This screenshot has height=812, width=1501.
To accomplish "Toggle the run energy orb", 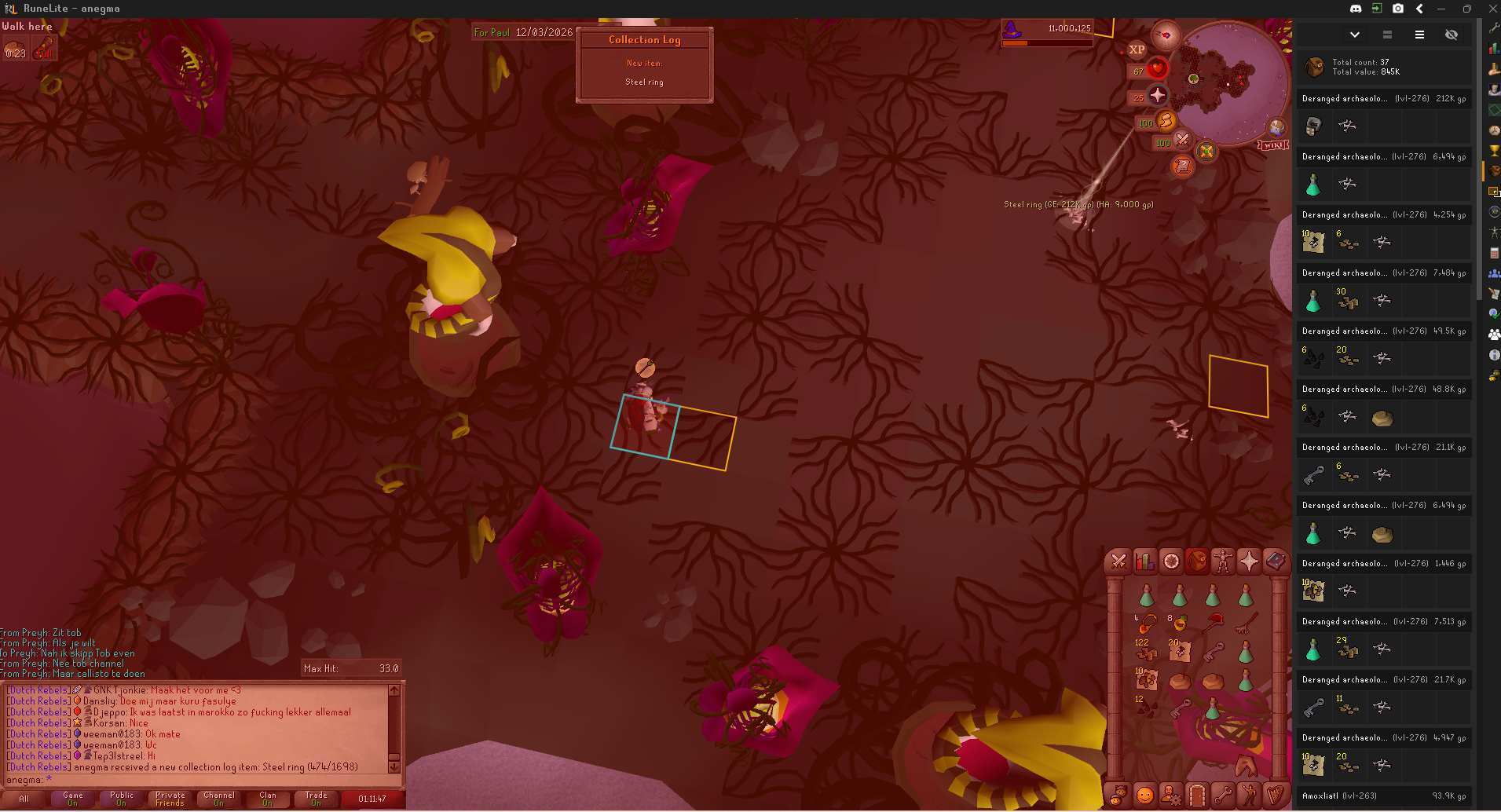I will click(x=1165, y=121).
